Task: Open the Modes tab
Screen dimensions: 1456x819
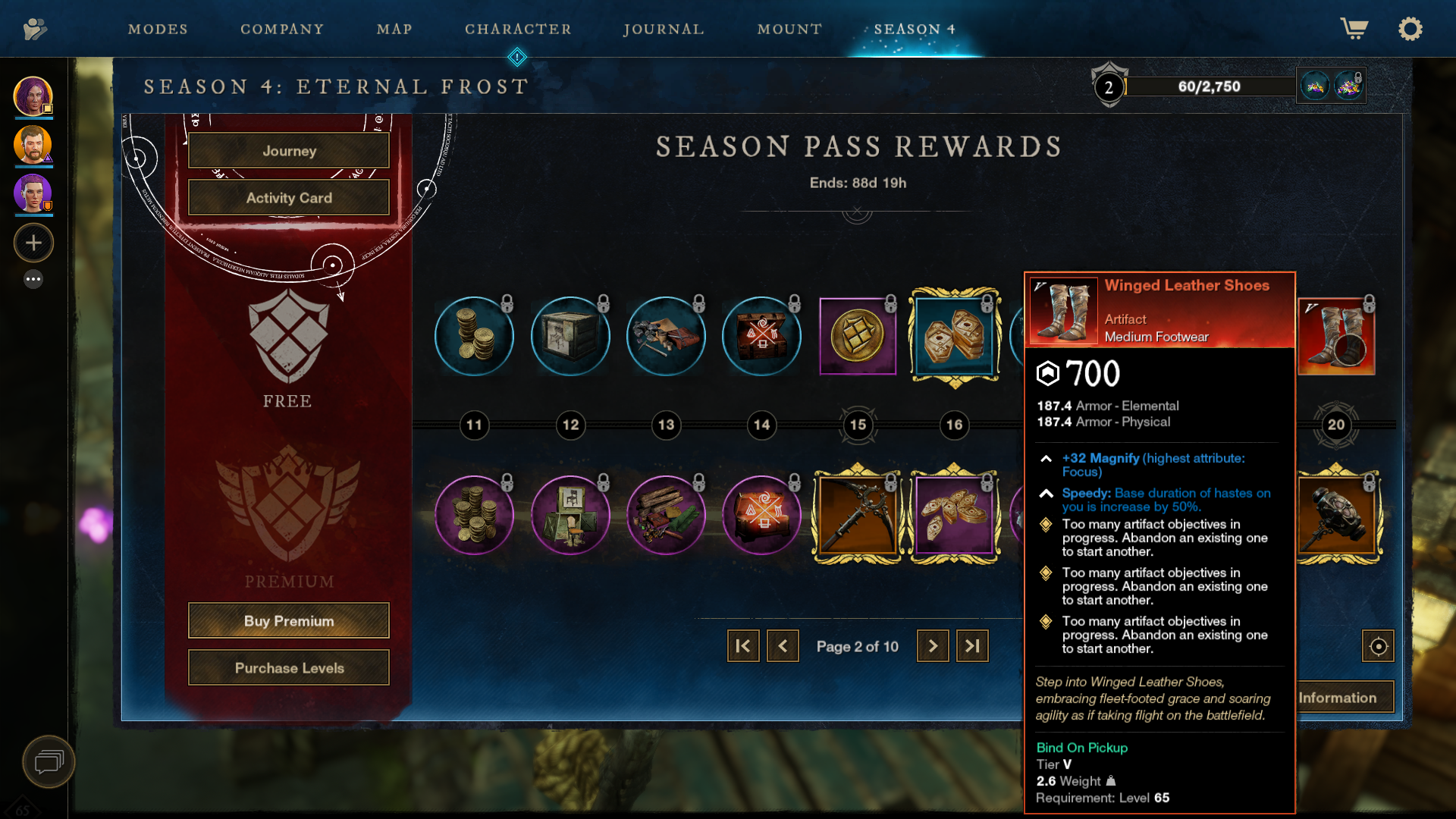Action: coord(158,30)
